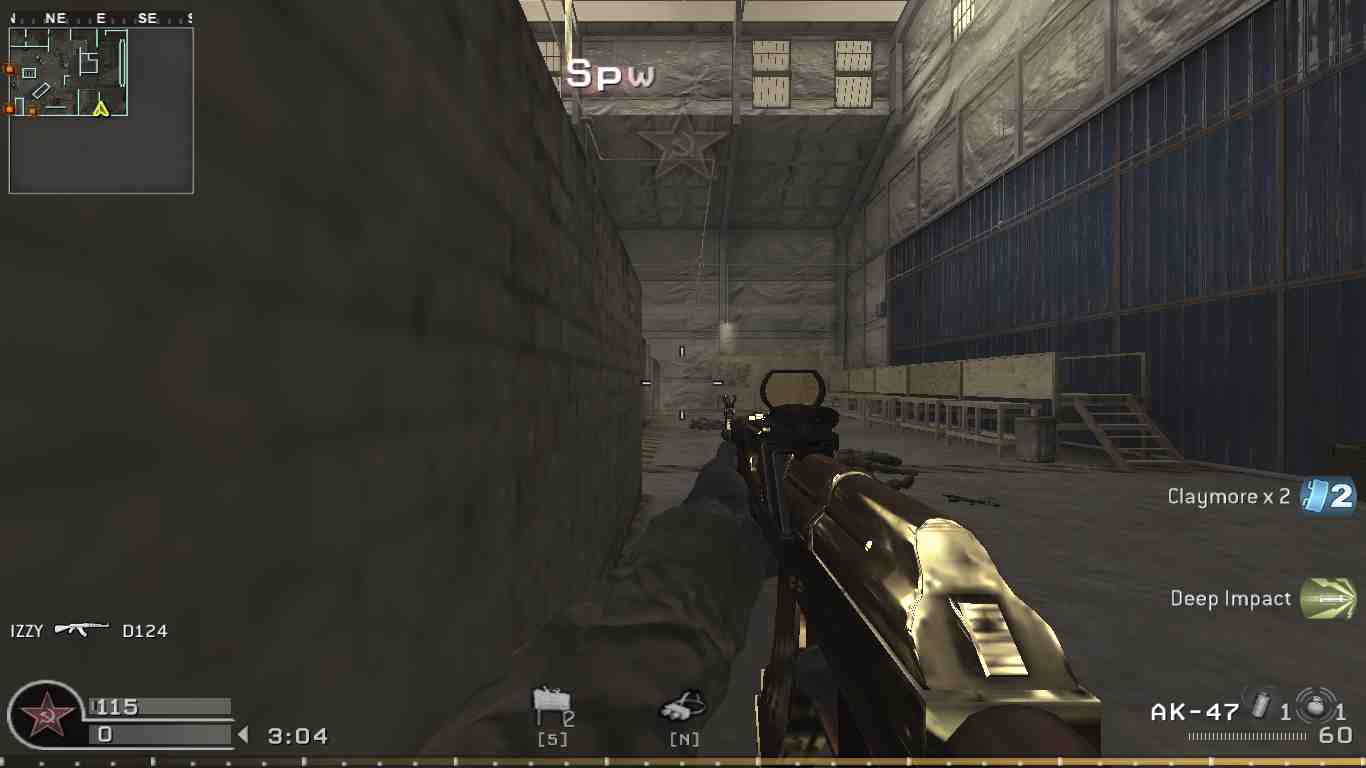The width and height of the screenshot is (1366, 768).
Task: Expand the friendly team score bar showing 115
Action: 160,707
